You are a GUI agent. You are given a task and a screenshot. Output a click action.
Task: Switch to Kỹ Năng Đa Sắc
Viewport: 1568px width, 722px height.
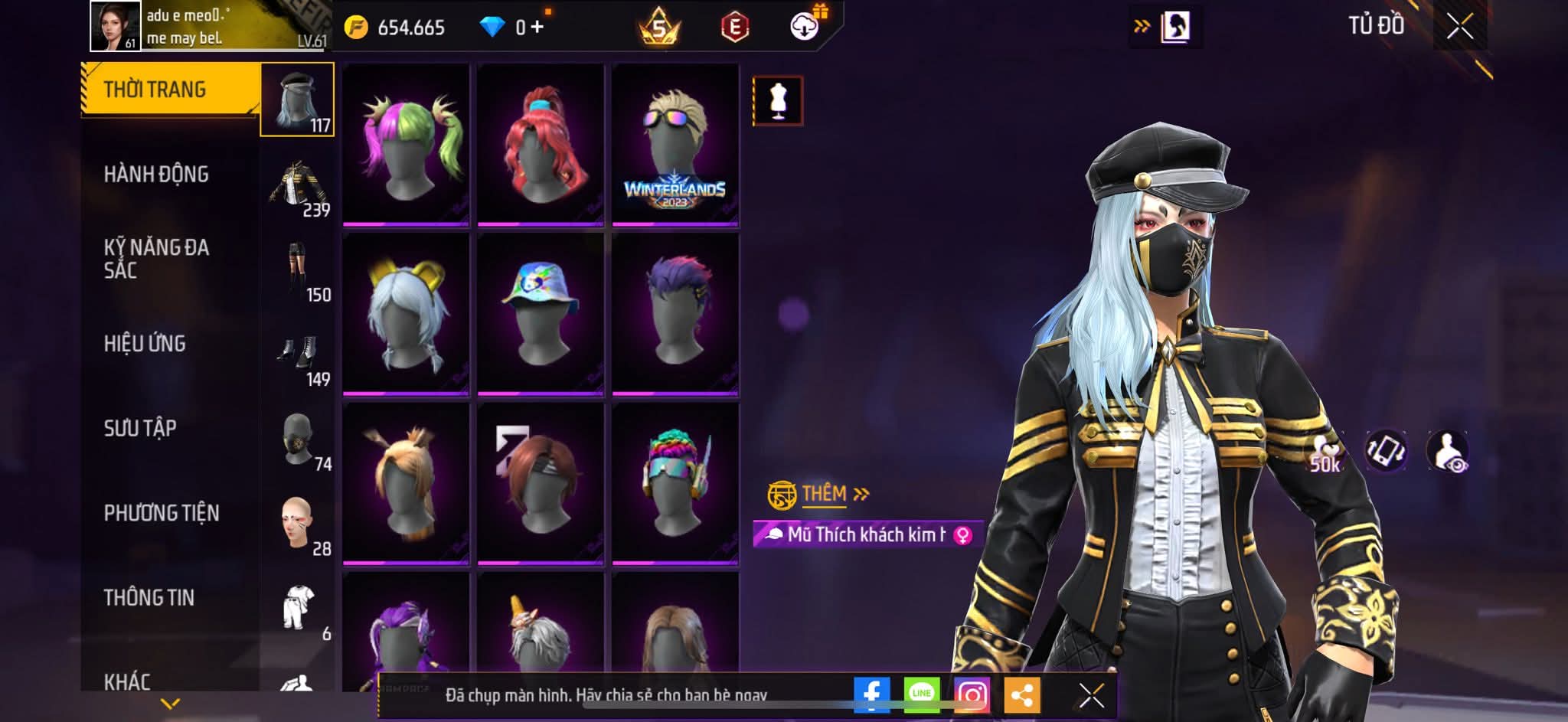click(156, 258)
